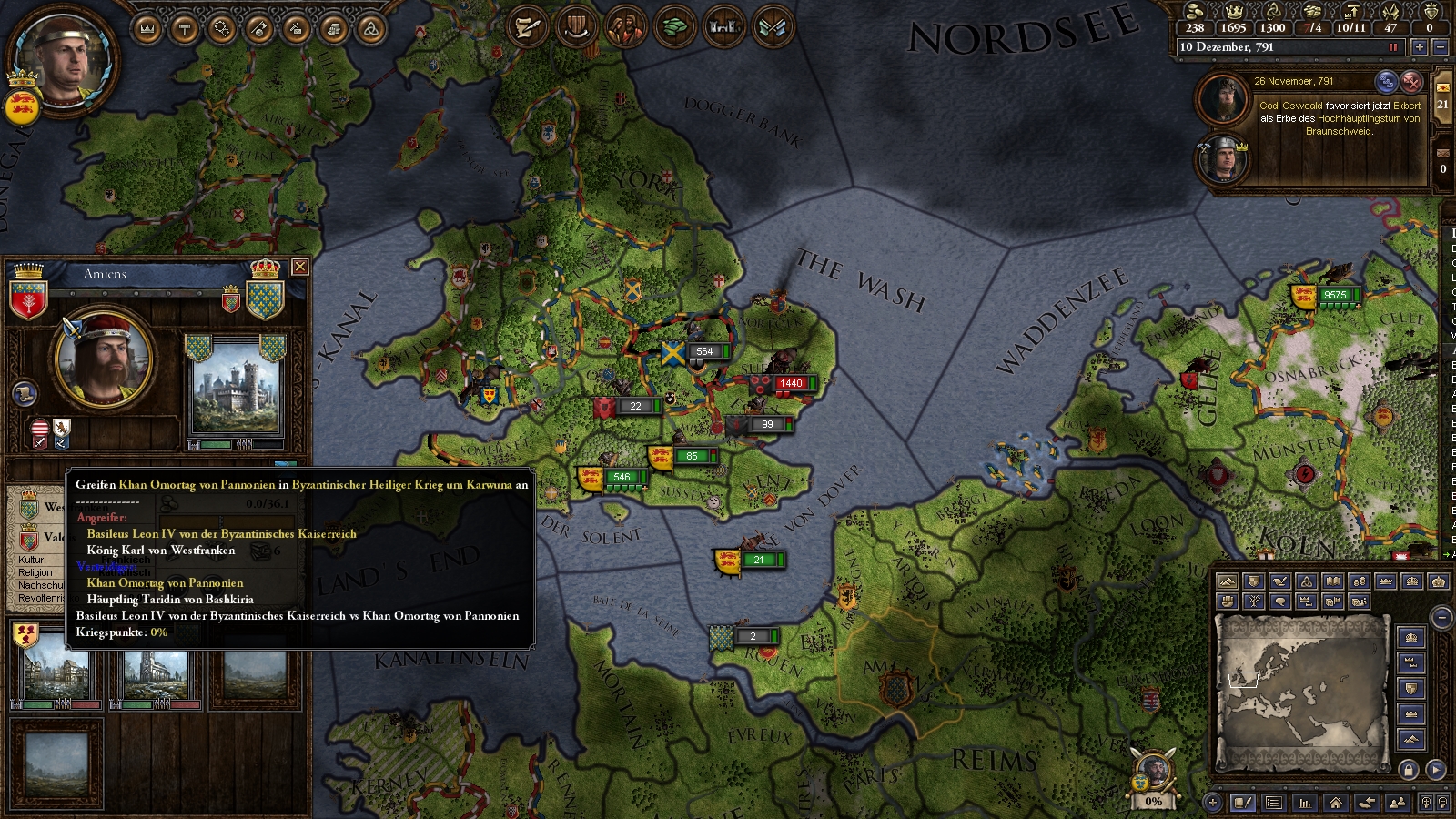This screenshot has height=819, width=1456.
Task: Switch to terrain map mode
Action: click(1228, 581)
